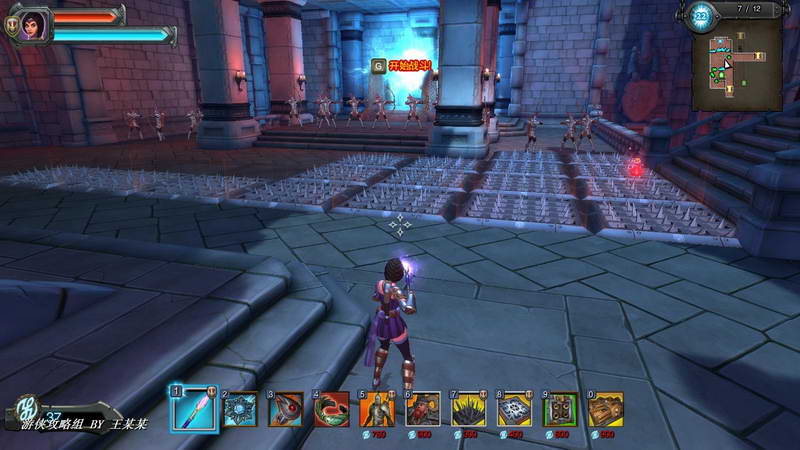Select the floor spikes trap in slot 7
The image size is (800, 450).
click(x=470, y=409)
